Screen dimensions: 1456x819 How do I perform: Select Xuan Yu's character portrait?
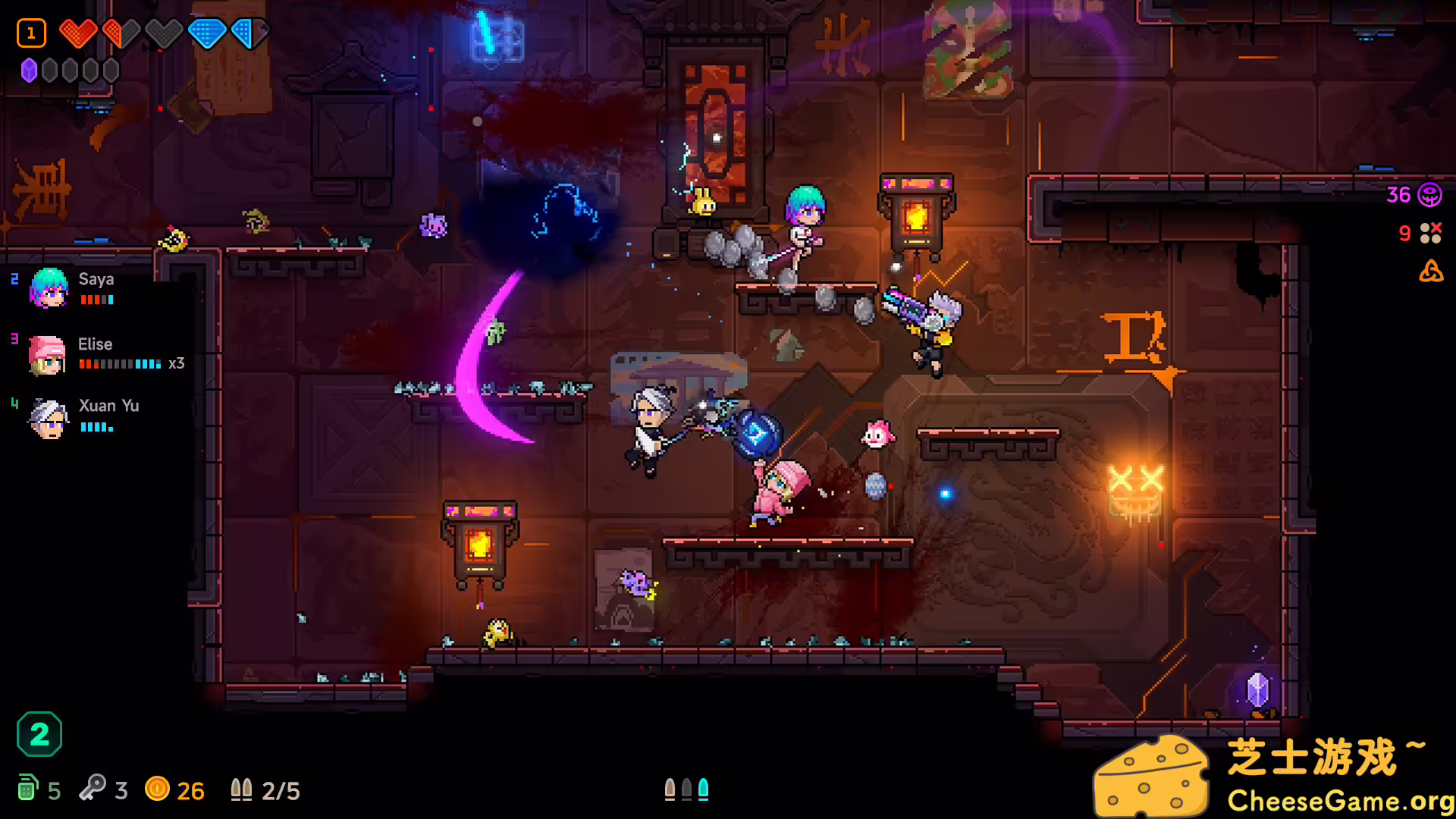click(x=47, y=418)
